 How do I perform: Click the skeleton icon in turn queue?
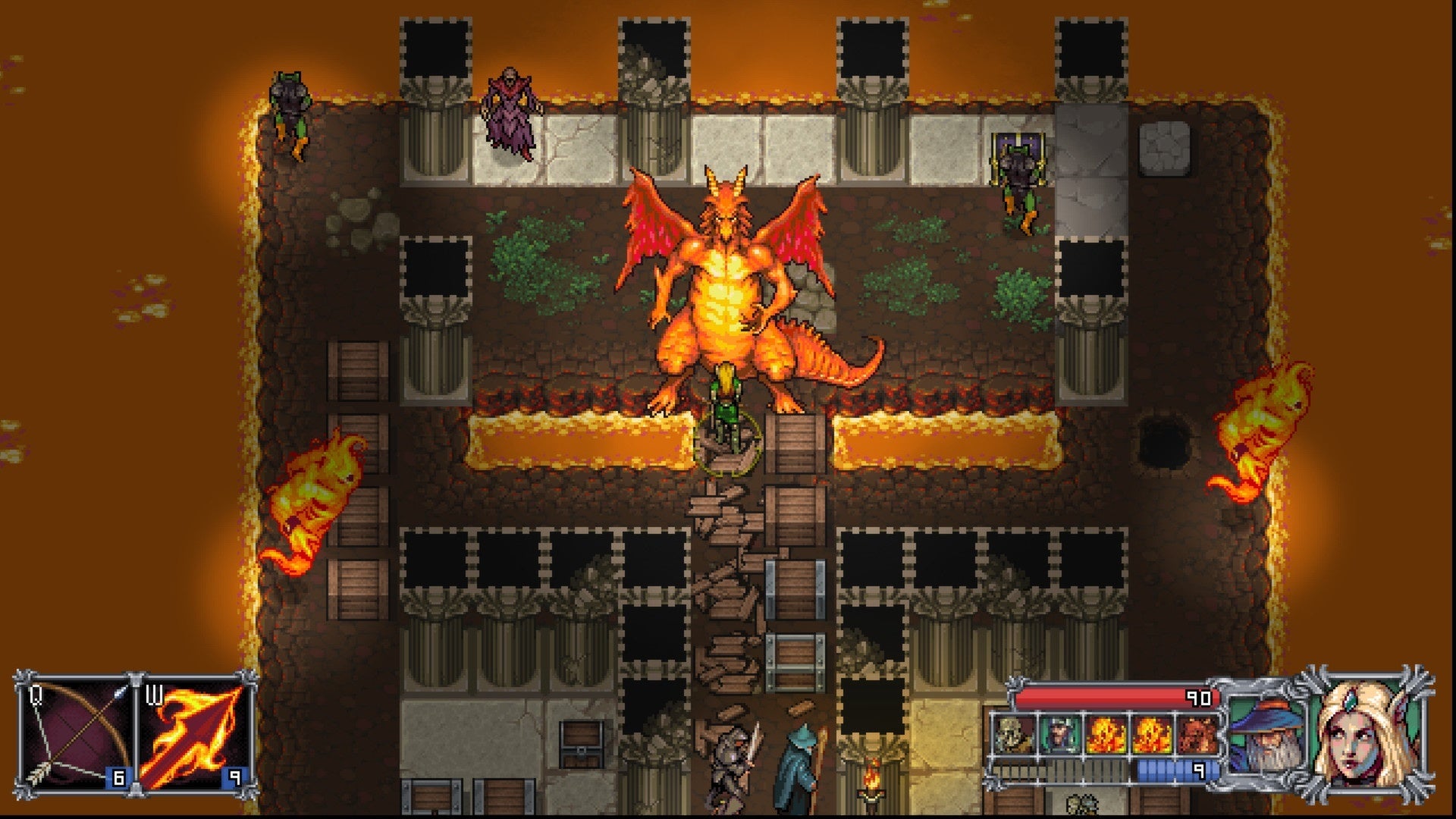tap(1013, 734)
